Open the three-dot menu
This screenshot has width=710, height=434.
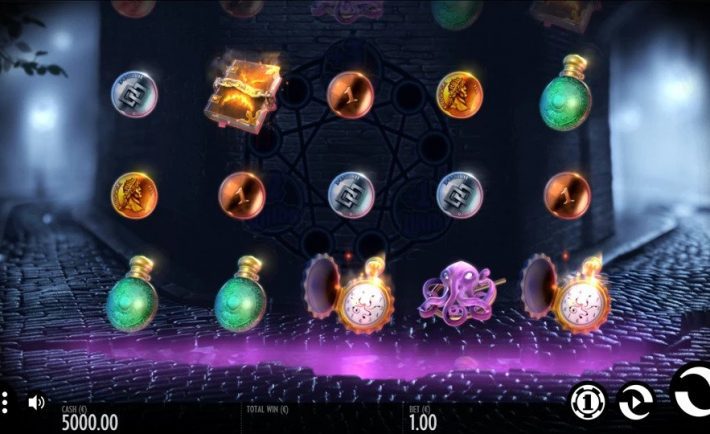pos(4,403)
